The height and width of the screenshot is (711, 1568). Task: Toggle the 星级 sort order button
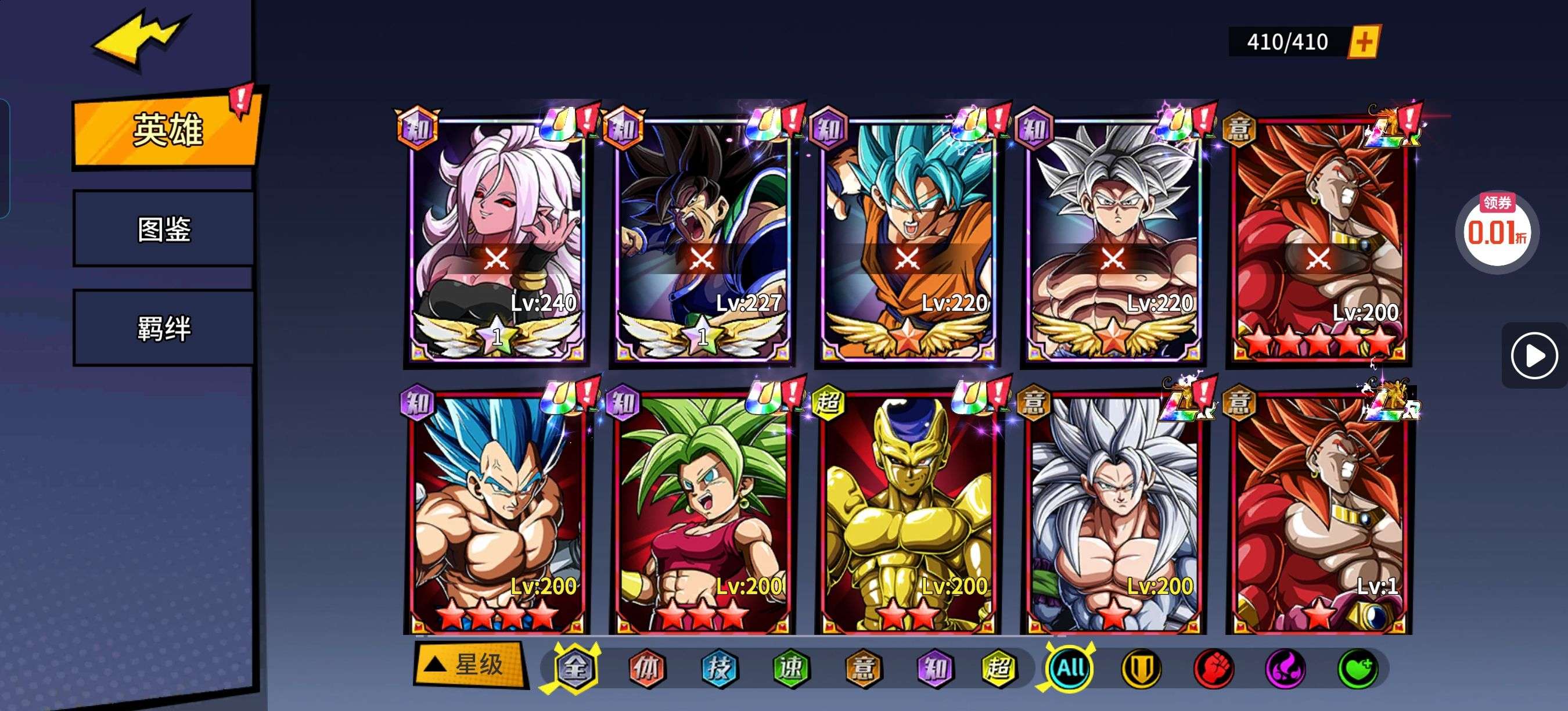[469, 665]
